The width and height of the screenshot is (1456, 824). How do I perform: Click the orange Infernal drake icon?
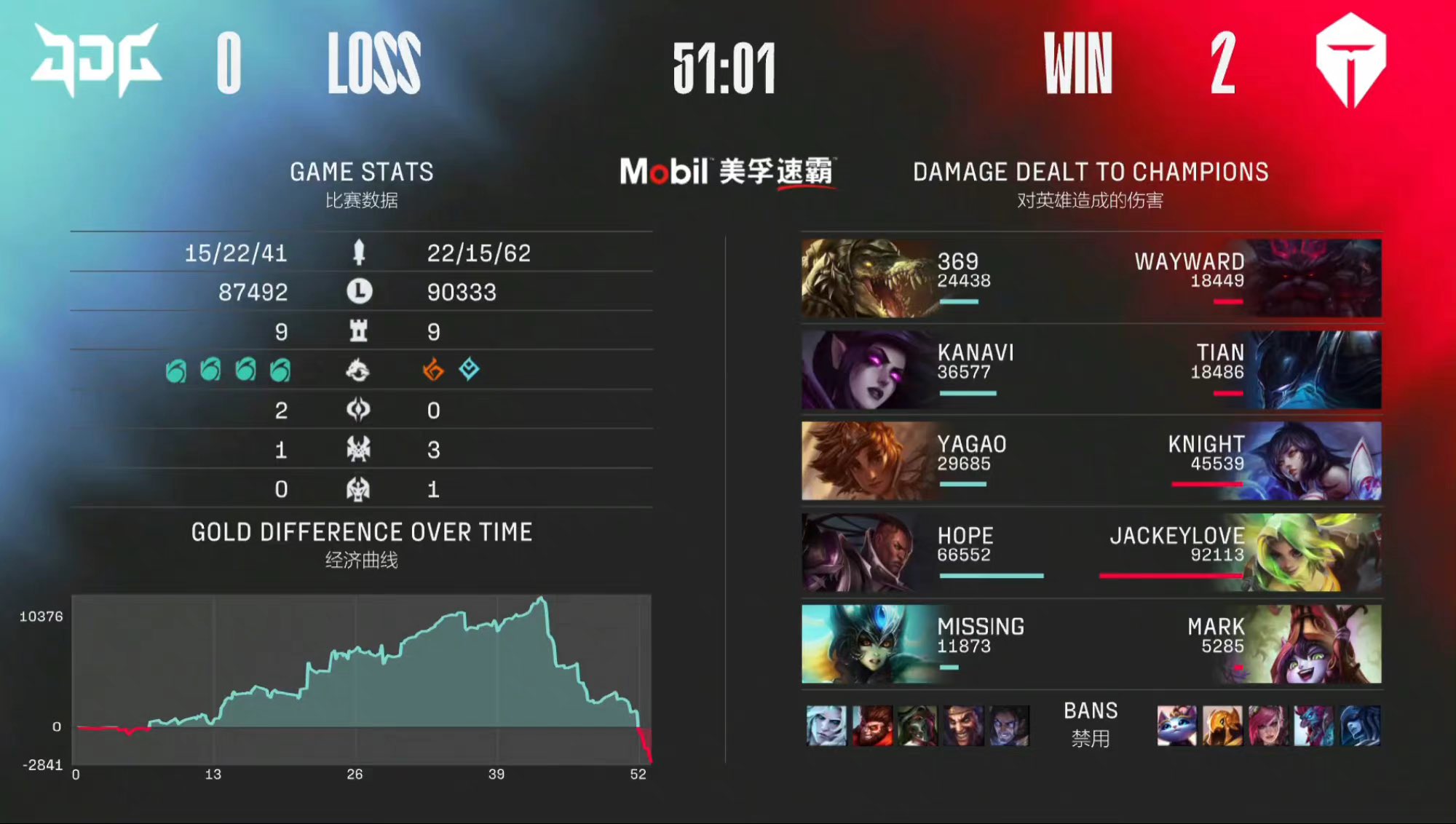tap(432, 371)
